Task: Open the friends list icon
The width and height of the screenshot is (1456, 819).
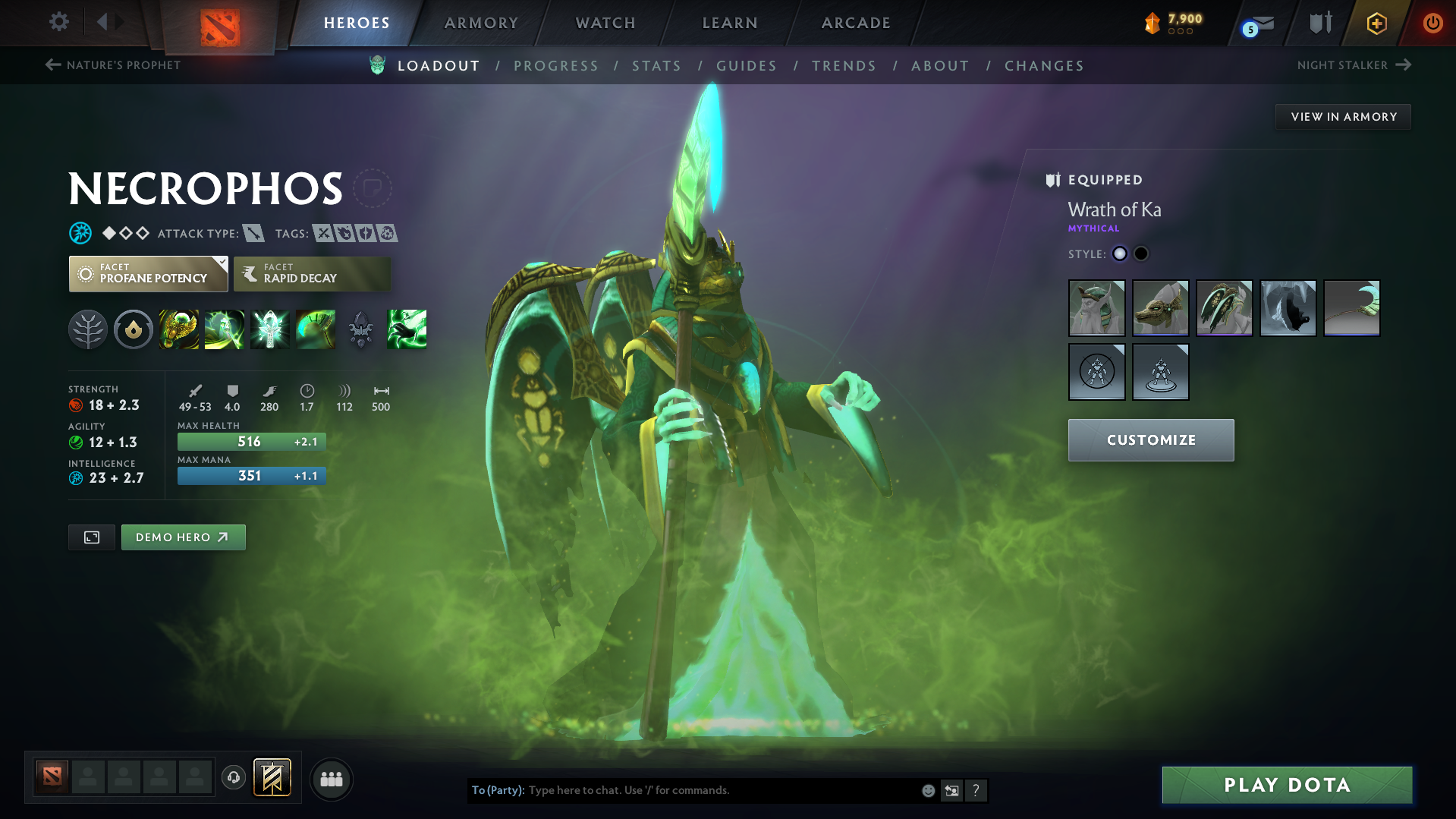Action: [x=331, y=779]
